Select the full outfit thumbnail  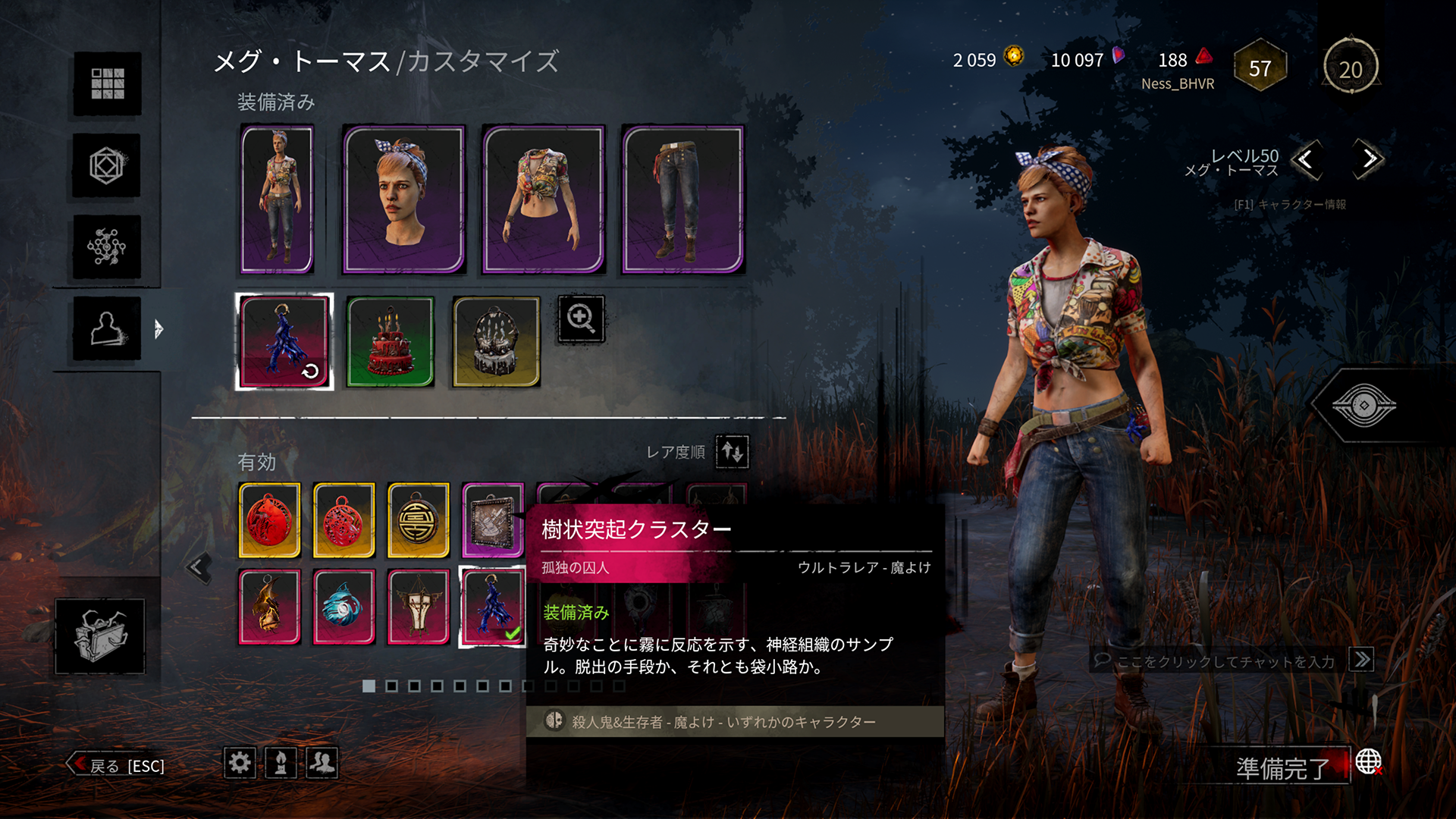point(277,199)
